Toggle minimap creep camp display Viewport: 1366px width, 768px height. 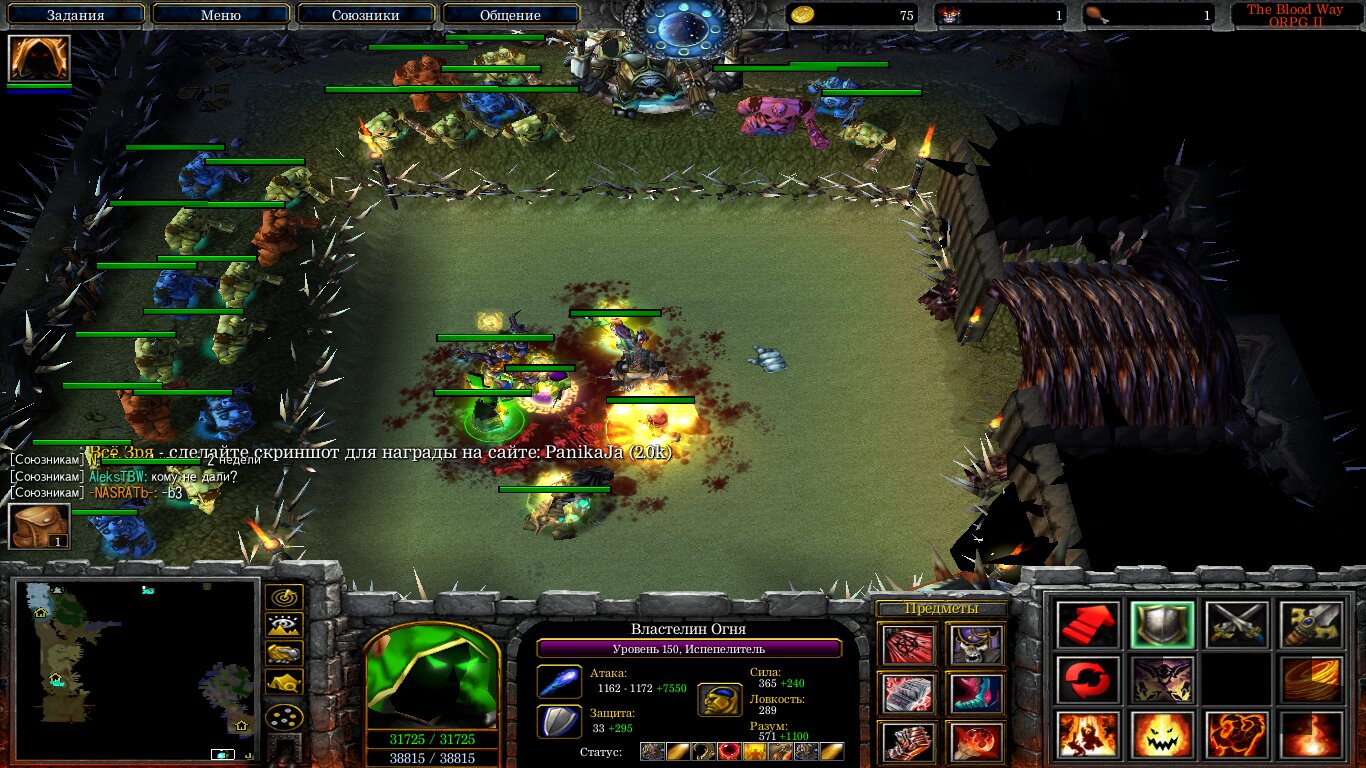point(285,684)
